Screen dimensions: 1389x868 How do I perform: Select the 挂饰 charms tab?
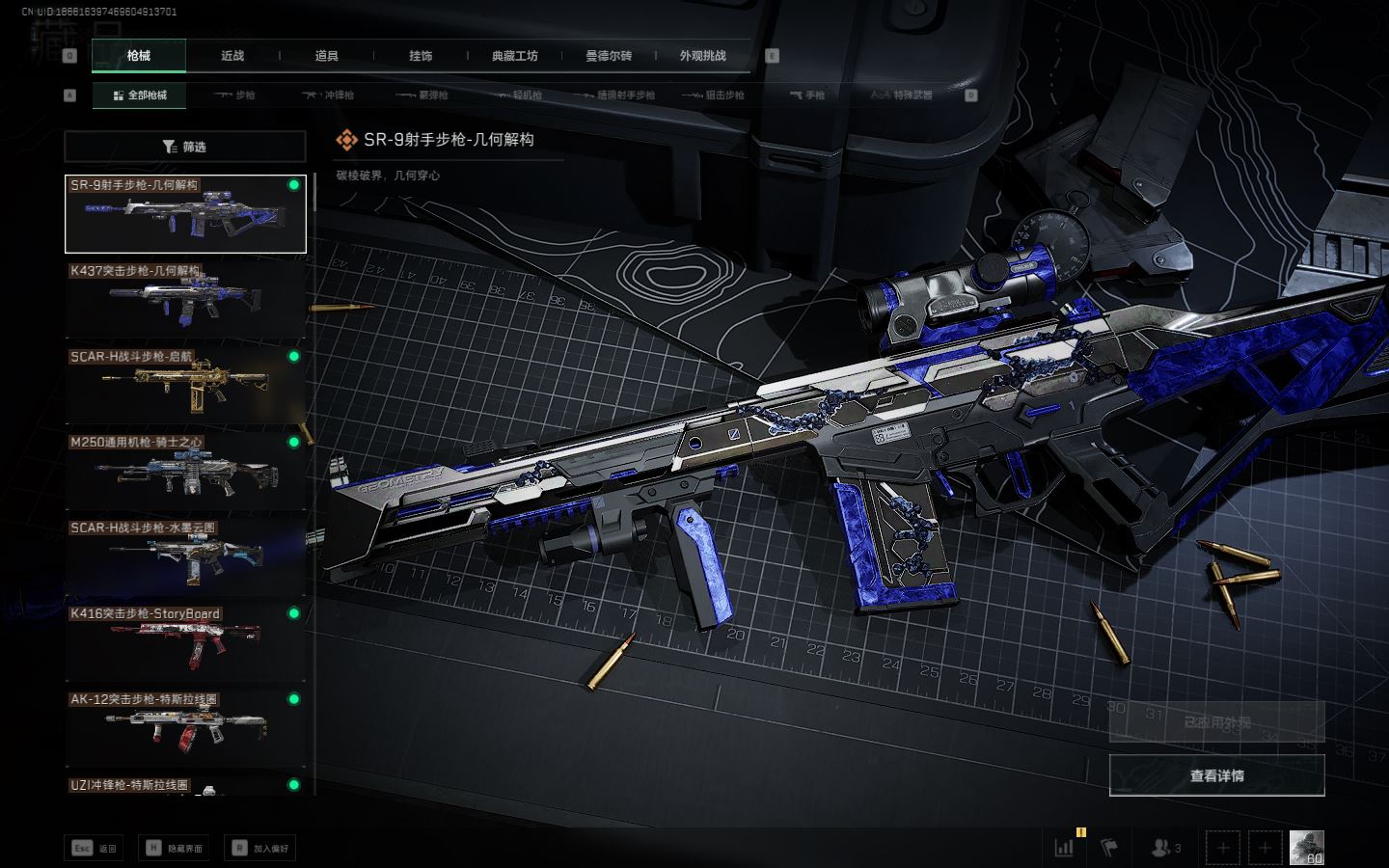[421, 56]
